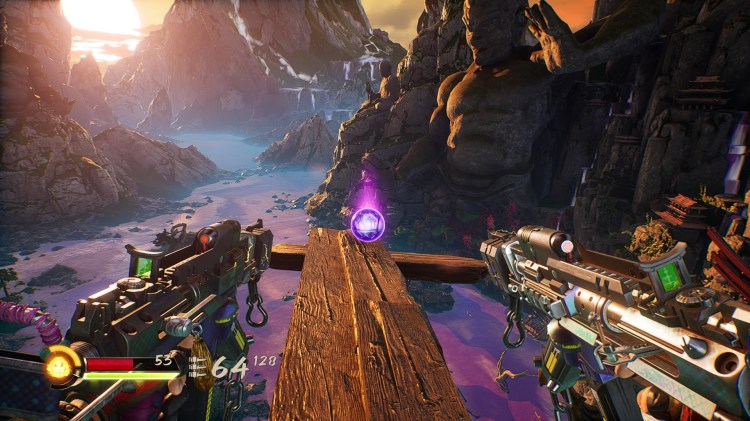Click the glowing golden orb HUD icon
The image size is (750, 421).
pos(62,365)
